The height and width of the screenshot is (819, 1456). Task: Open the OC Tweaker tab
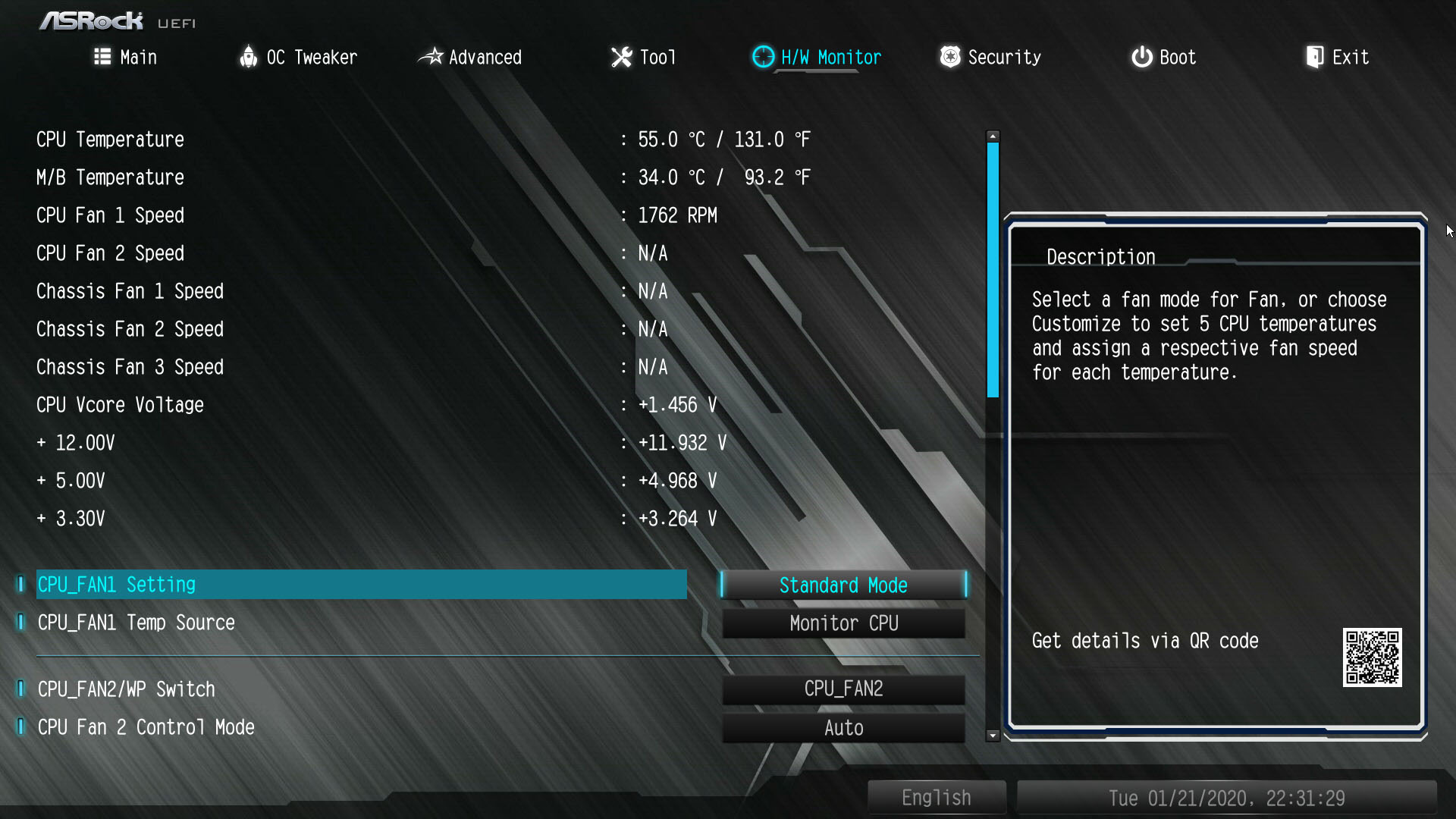pyautogui.click(x=298, y=58)
